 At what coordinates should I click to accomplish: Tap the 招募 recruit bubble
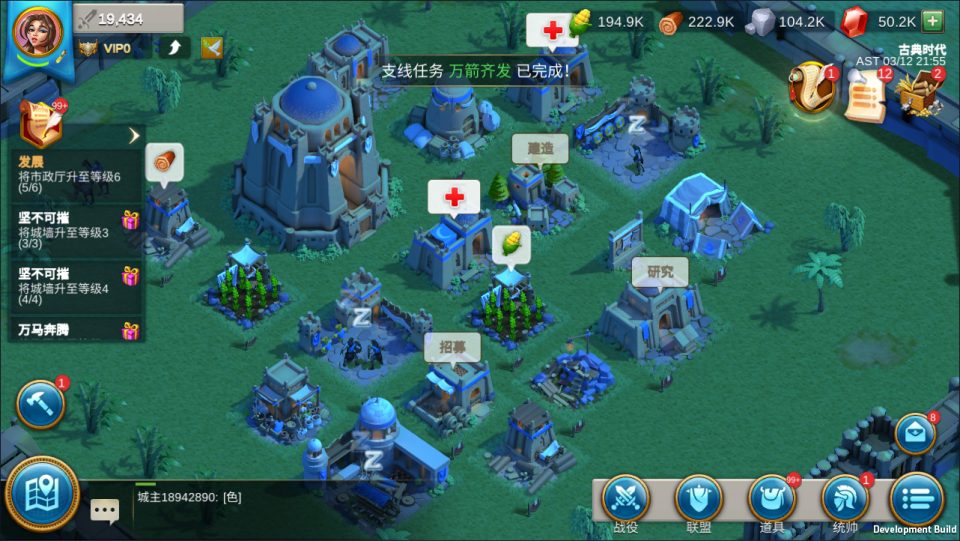[452, 347]
